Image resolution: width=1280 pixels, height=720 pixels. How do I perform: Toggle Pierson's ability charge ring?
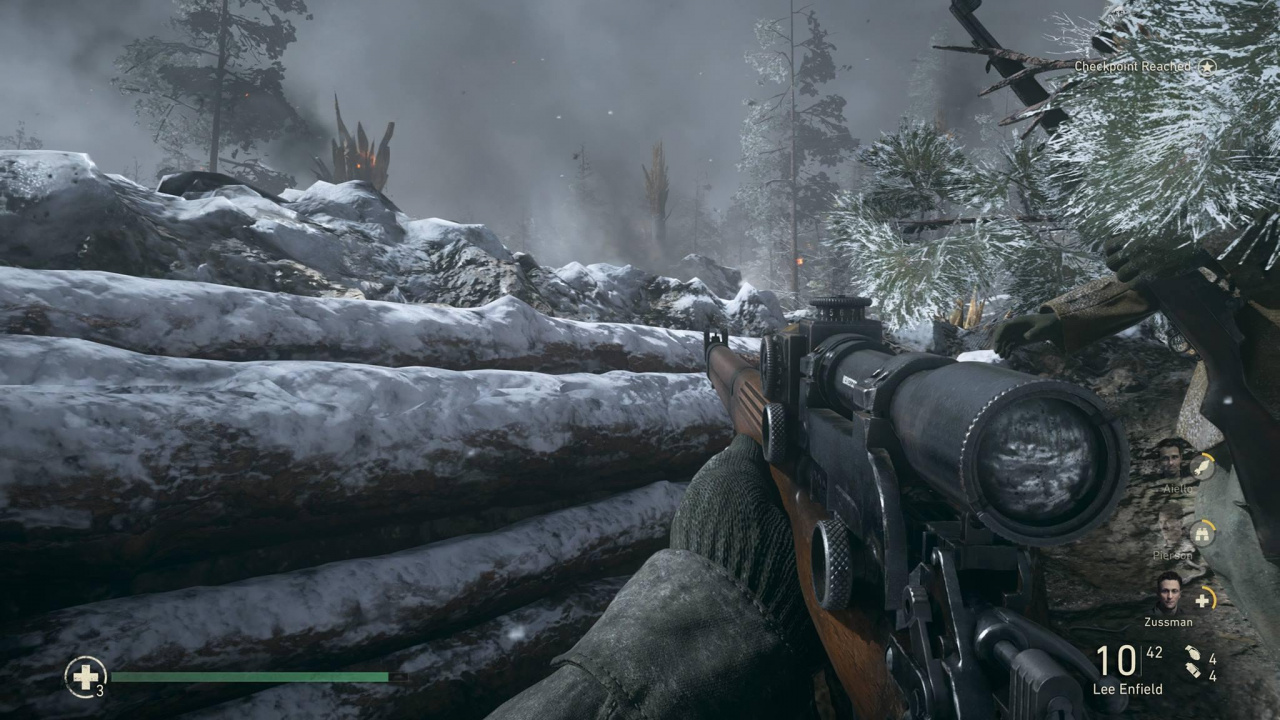tap(1211, 524)
